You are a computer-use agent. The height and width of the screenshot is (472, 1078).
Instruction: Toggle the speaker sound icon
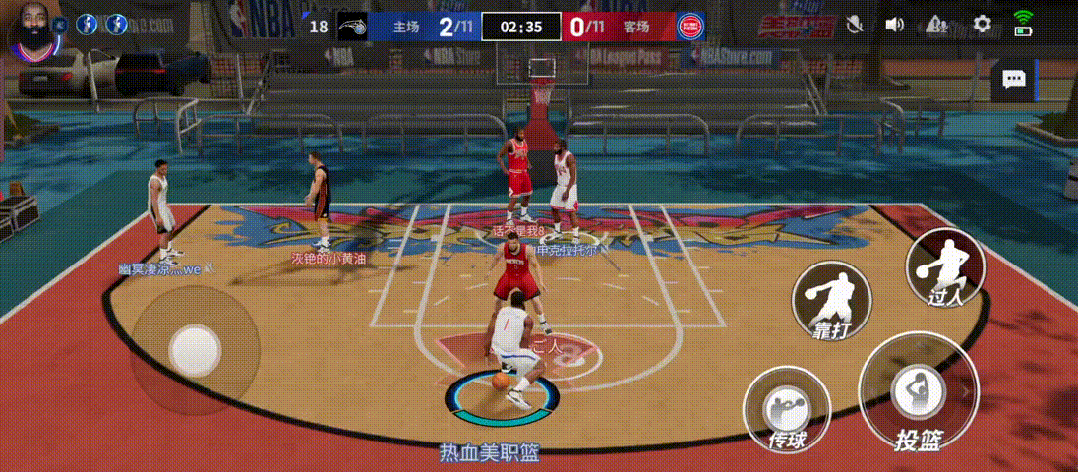895,24
